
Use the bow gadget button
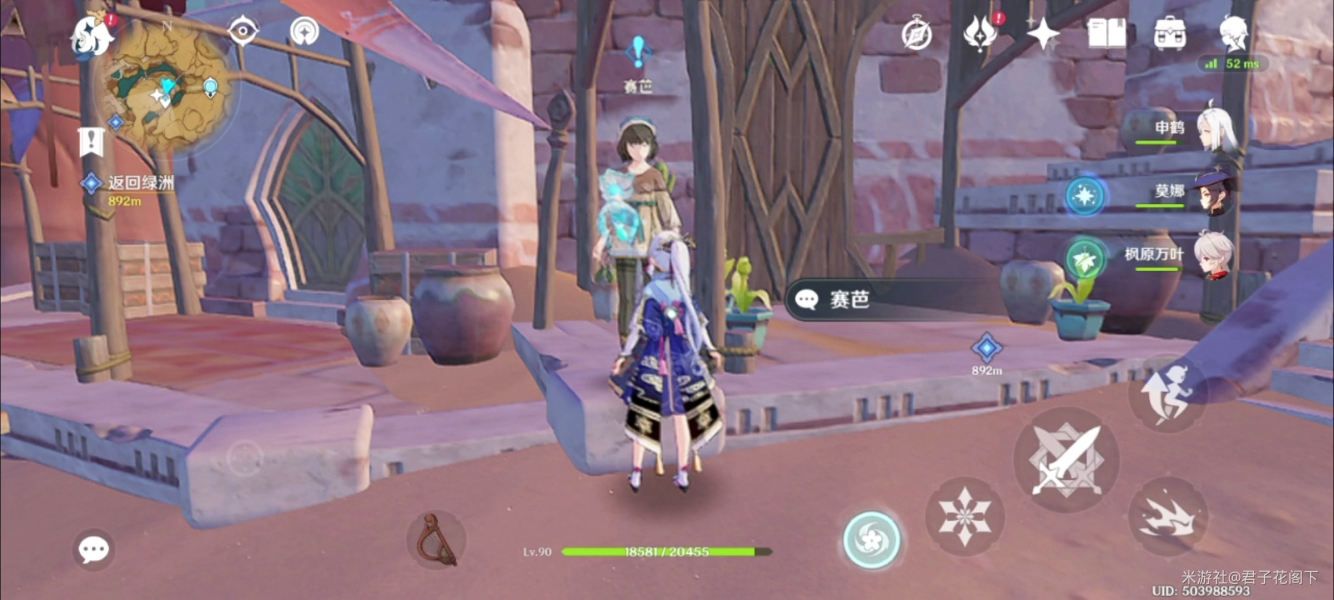tap(436, 540)
